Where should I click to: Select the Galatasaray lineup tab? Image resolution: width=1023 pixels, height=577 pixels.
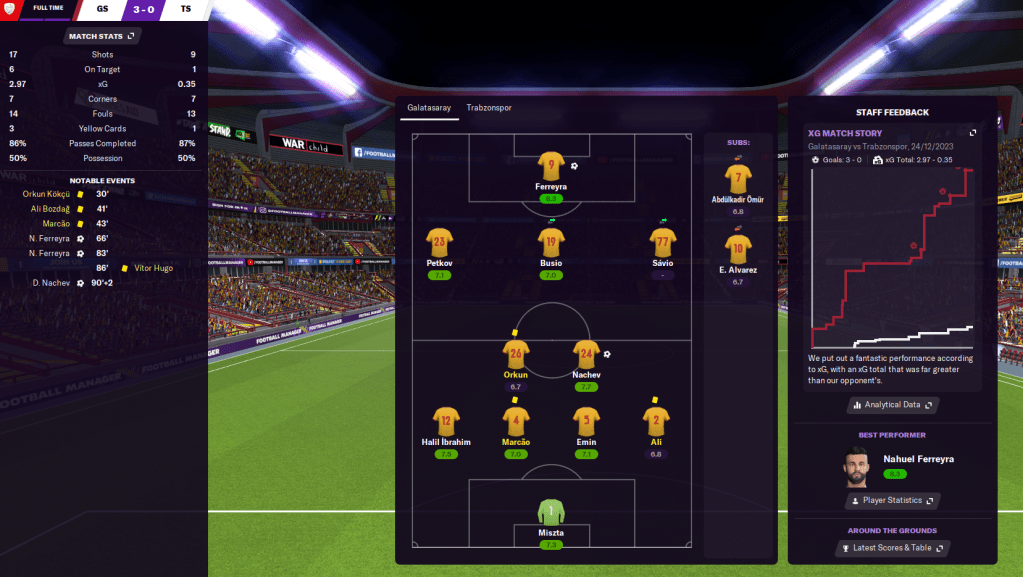click(428, 107)
